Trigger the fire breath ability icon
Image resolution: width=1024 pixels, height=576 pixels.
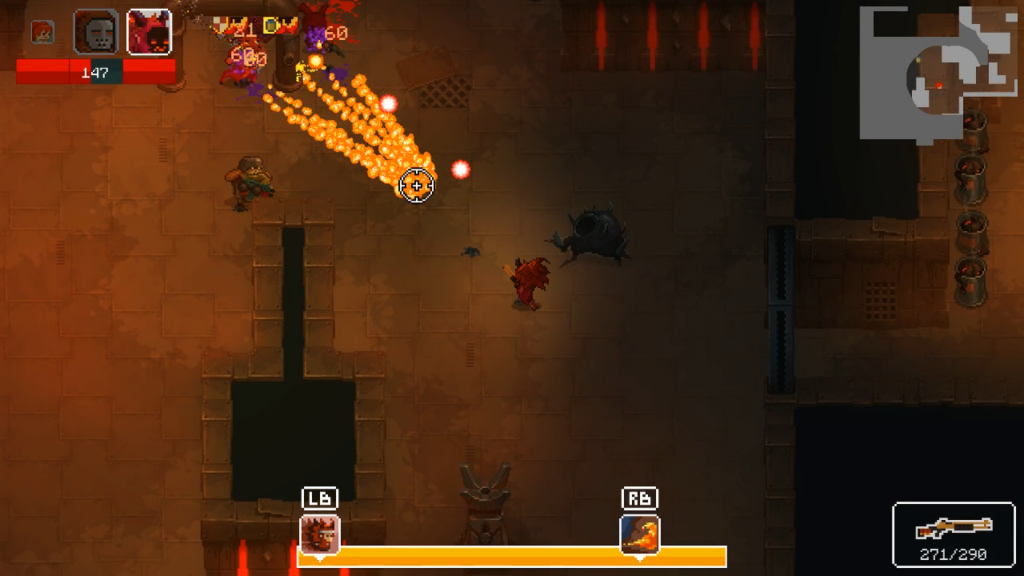639,533
